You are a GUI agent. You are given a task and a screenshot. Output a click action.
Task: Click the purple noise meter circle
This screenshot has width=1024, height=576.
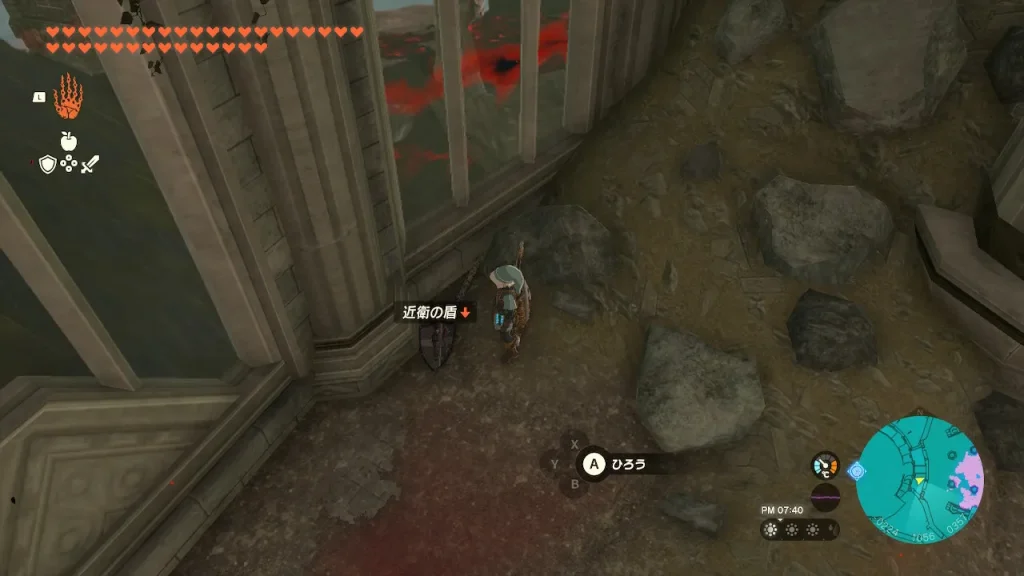point(825,497)
